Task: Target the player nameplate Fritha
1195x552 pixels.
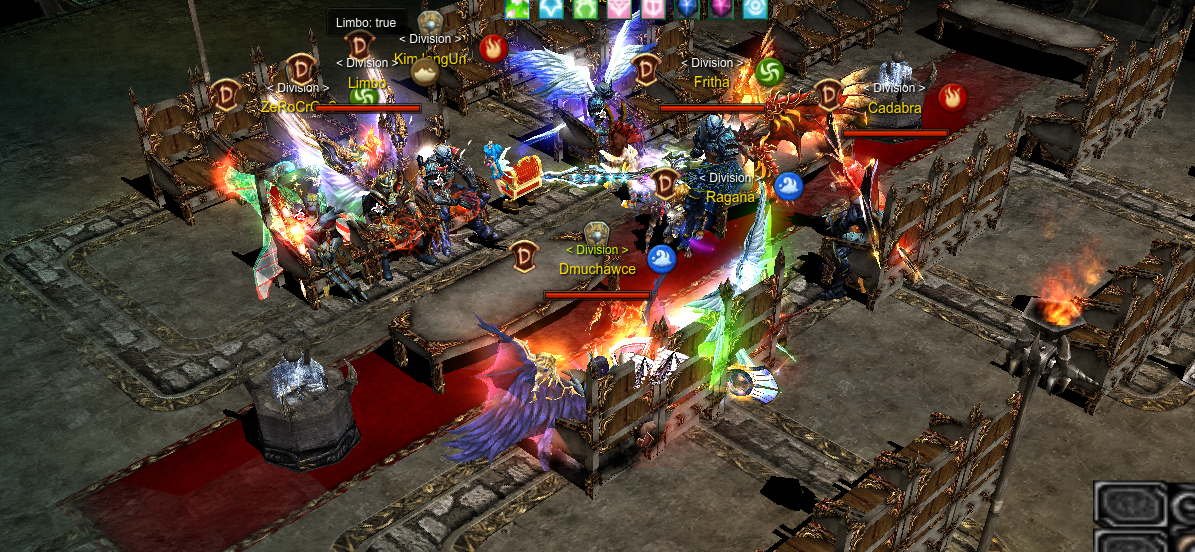Action: 711,82
